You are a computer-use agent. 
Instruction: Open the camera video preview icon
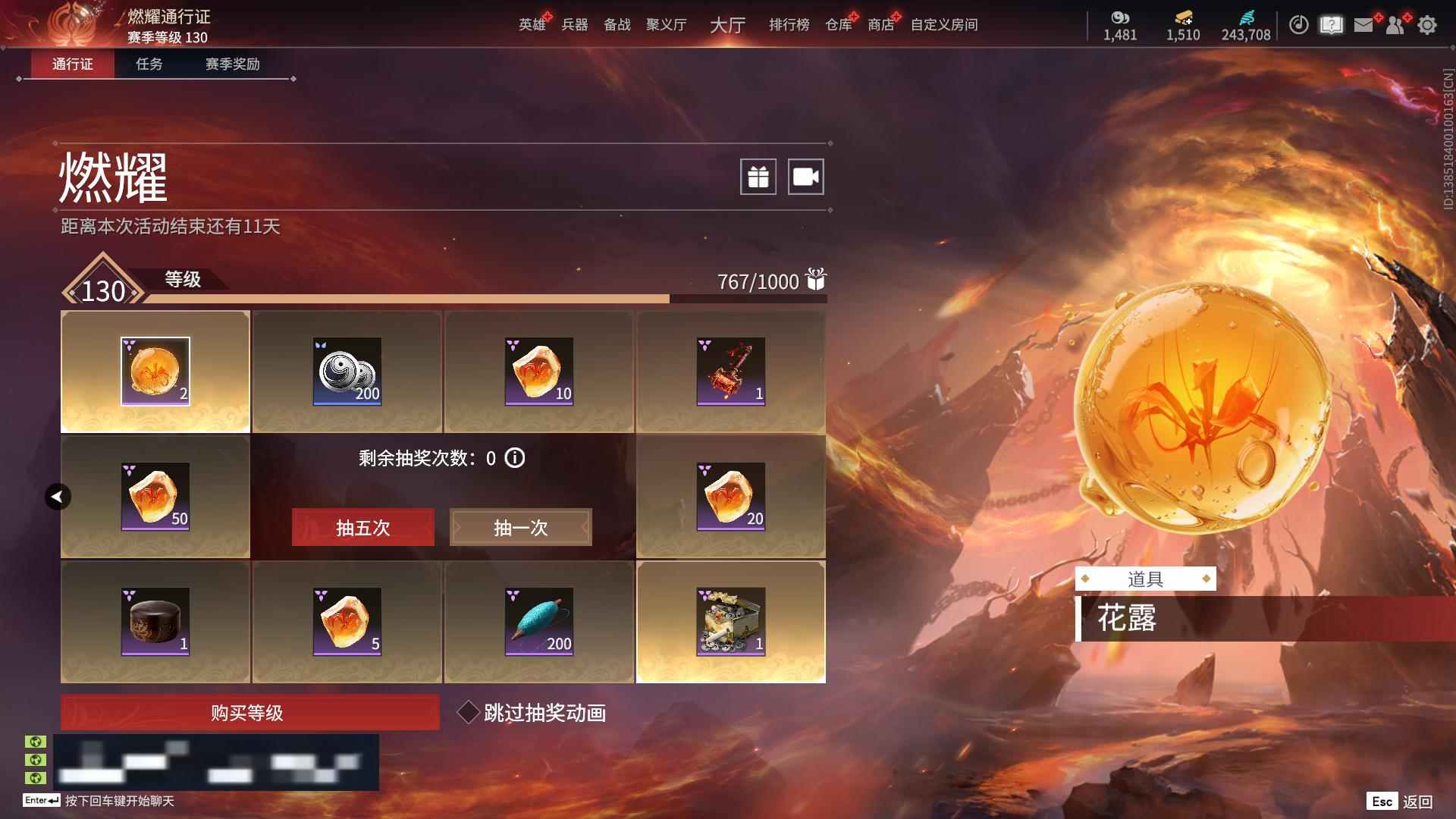click(806, 176)
